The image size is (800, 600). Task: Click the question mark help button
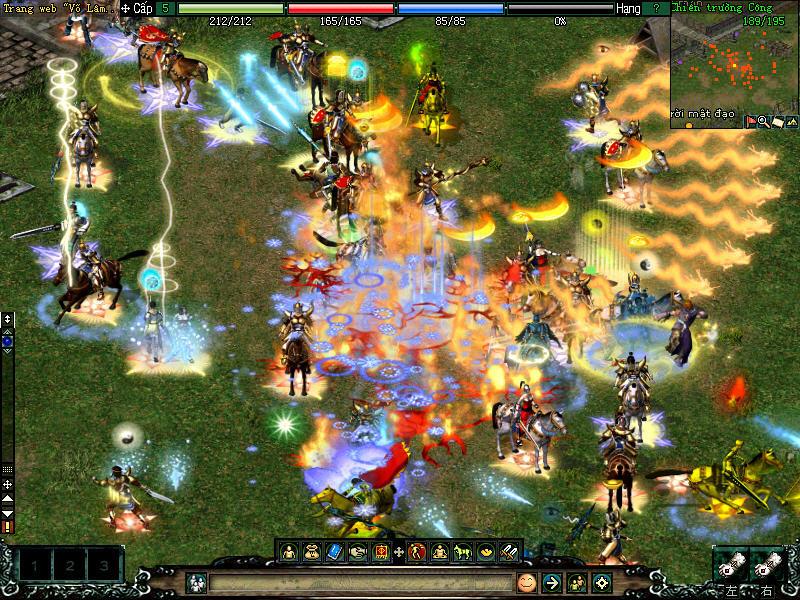655,7
